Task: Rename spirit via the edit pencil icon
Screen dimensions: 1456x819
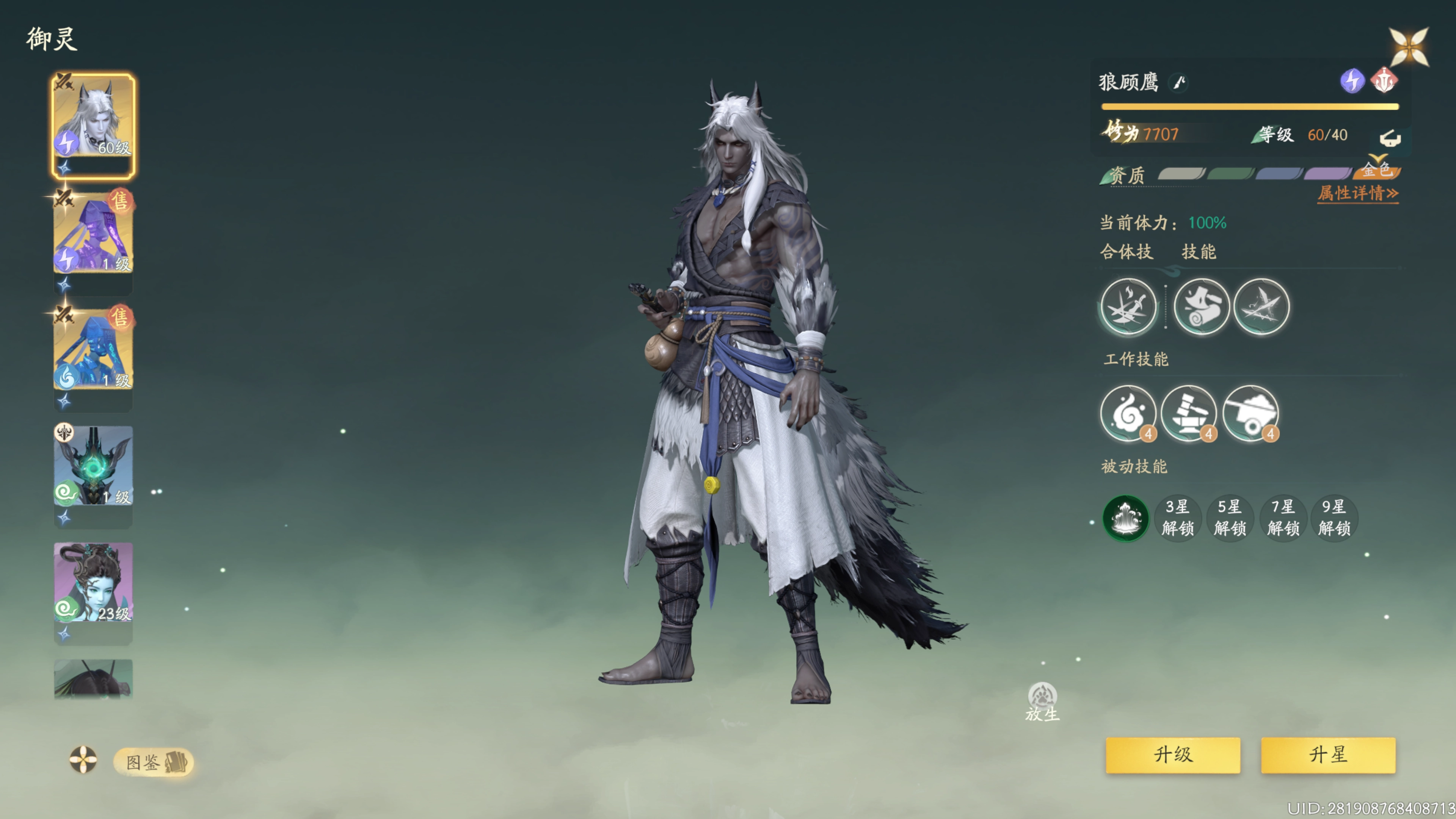Action: (1178, 83)
